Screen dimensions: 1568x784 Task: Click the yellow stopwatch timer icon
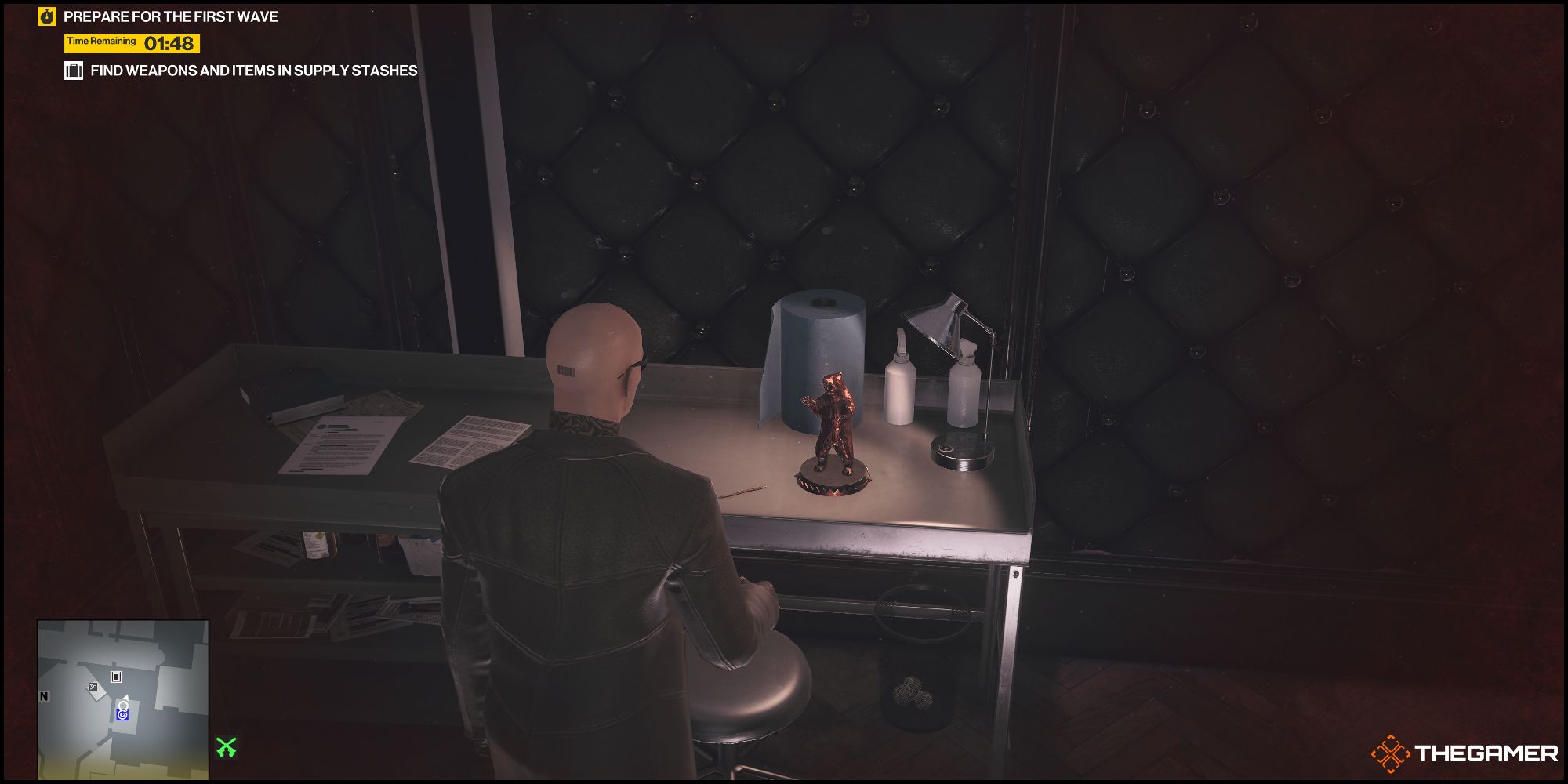point(45,14)
